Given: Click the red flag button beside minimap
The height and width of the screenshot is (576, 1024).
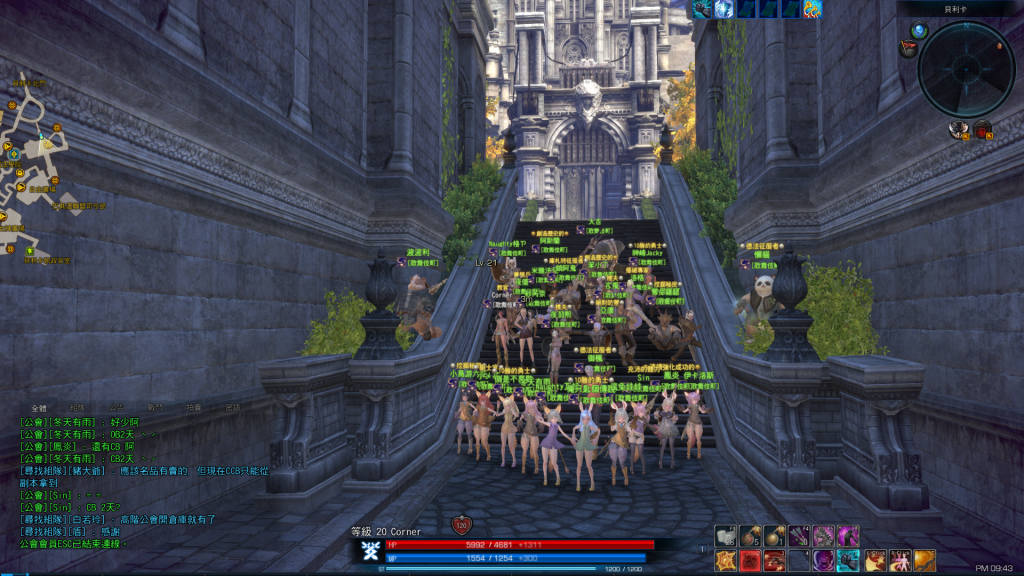Looking at the screenshot, I should pos(908,48).
